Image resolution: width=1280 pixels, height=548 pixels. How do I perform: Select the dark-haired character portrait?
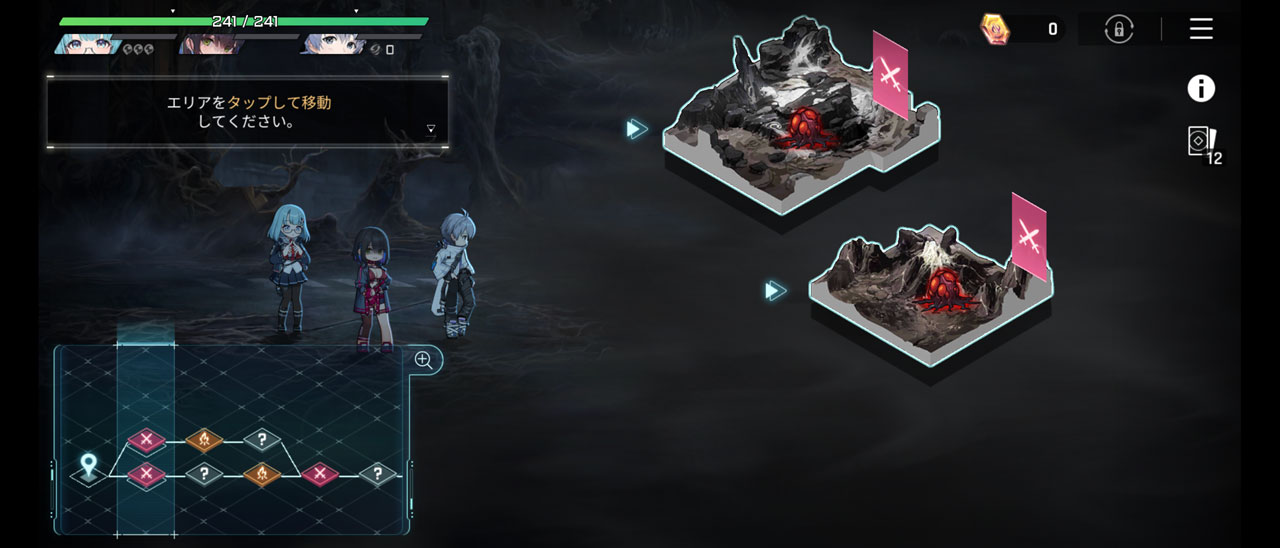coord(203,44)
